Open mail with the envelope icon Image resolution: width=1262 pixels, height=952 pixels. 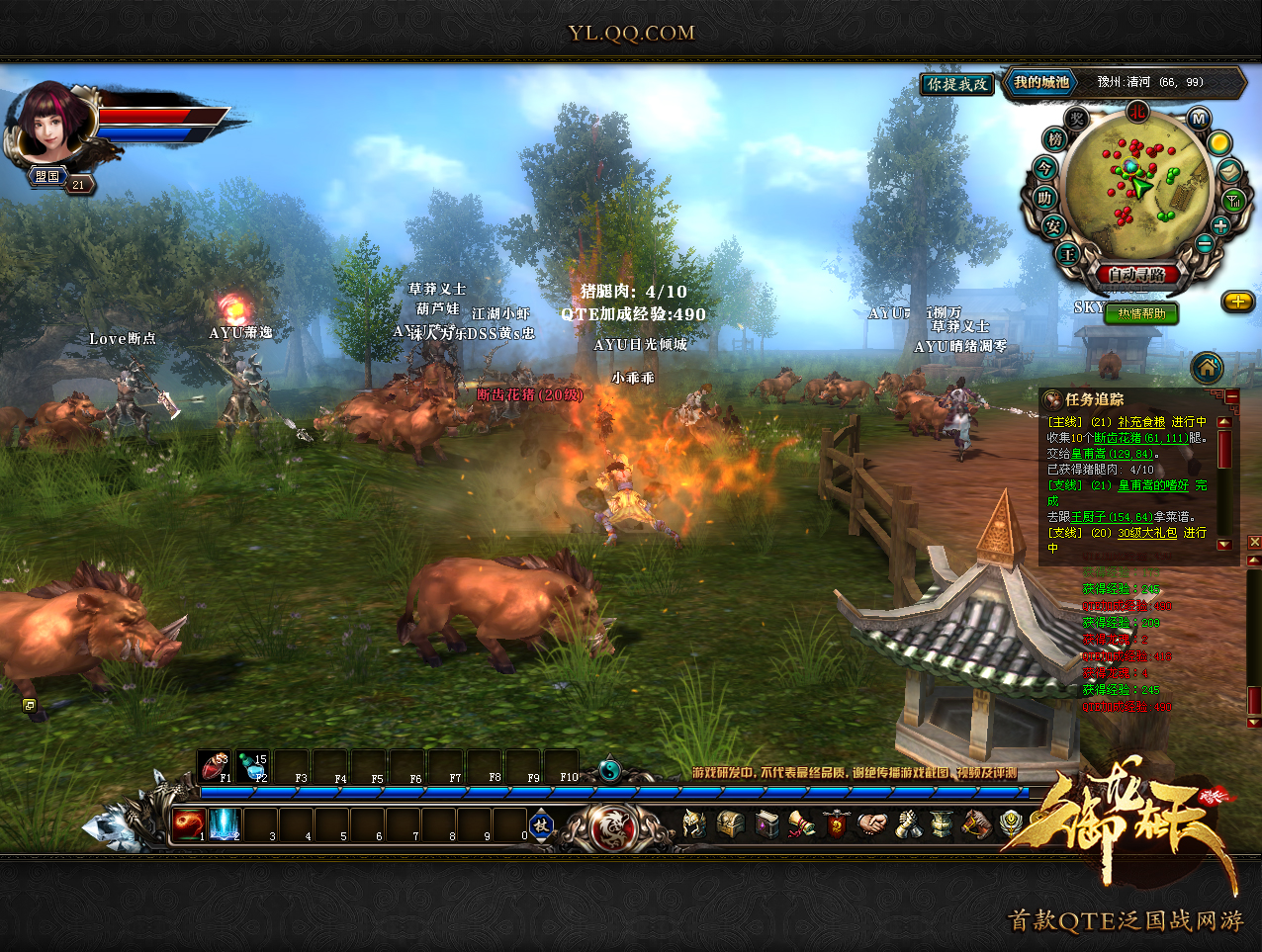[x=1227, y=171]
